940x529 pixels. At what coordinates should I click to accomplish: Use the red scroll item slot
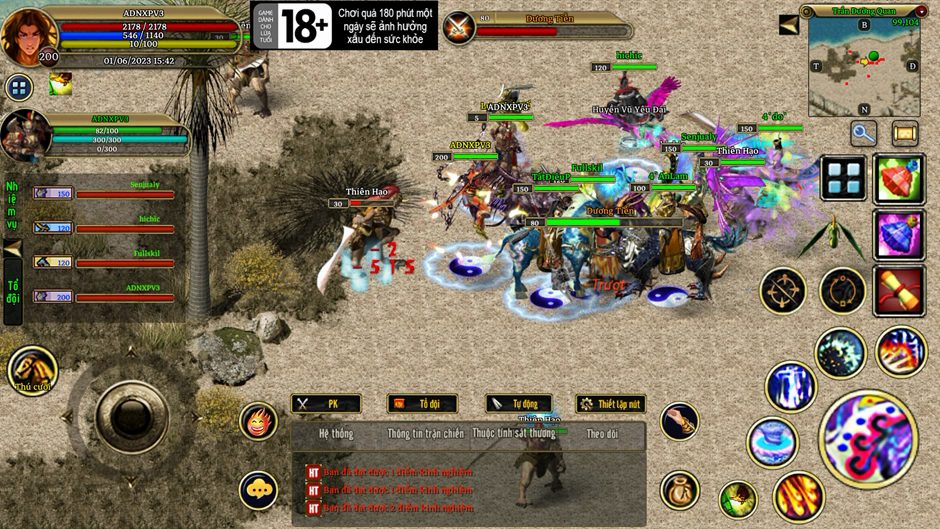(x=898, y=291)
